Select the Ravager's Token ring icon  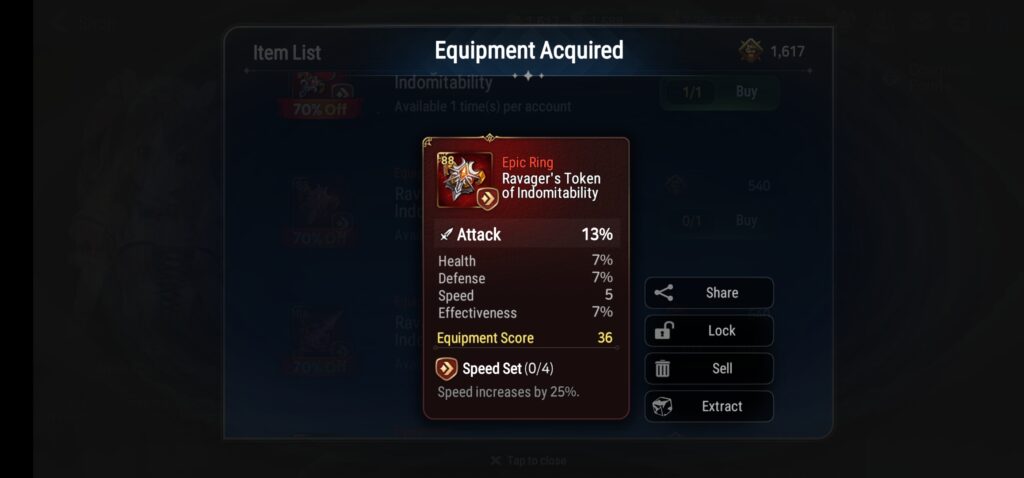(465, 179)
